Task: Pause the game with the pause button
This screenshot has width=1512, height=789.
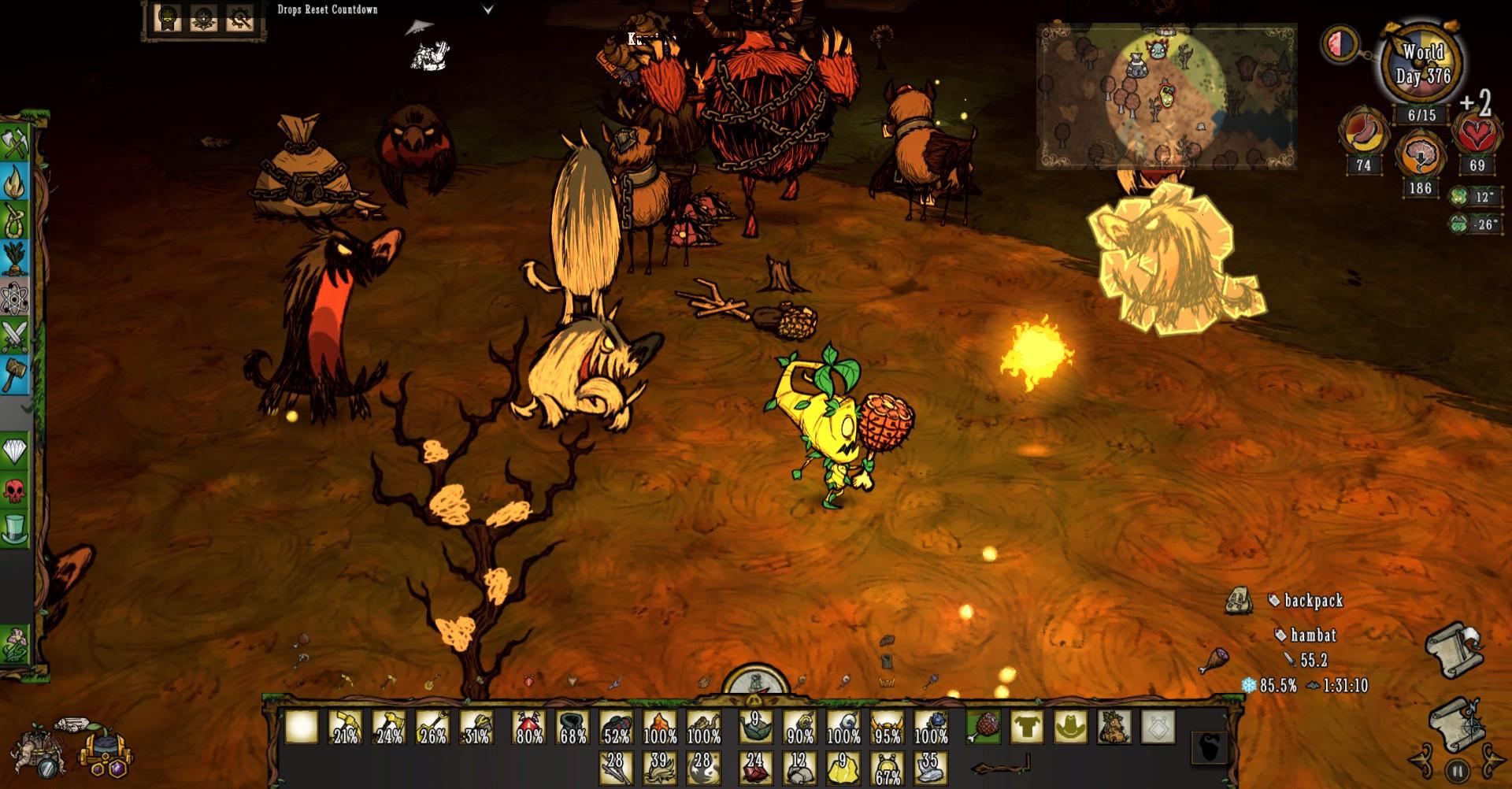Action: pyautogui.click(x=1457, y=771)
